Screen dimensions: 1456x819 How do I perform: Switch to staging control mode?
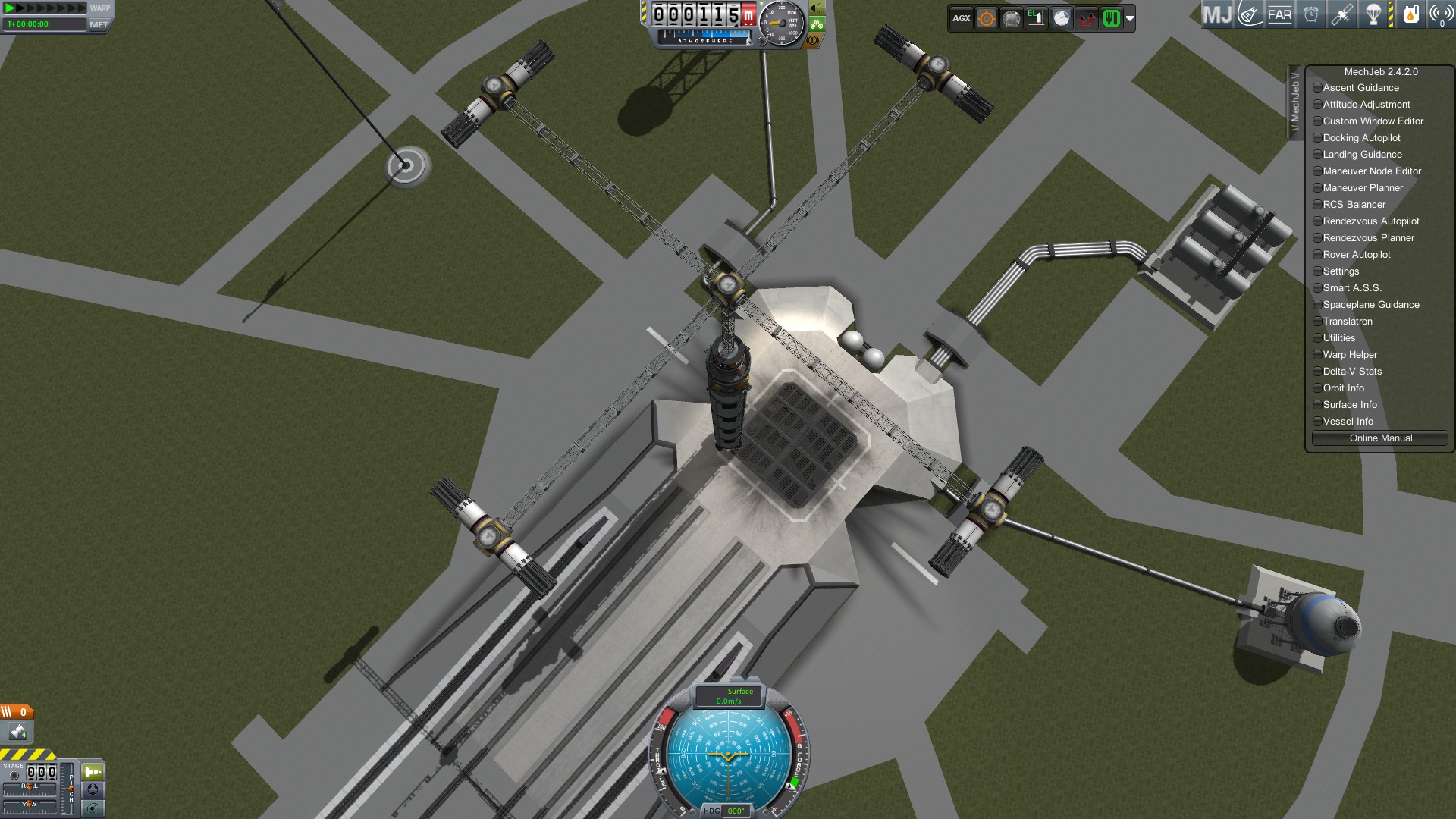(93, 772)
